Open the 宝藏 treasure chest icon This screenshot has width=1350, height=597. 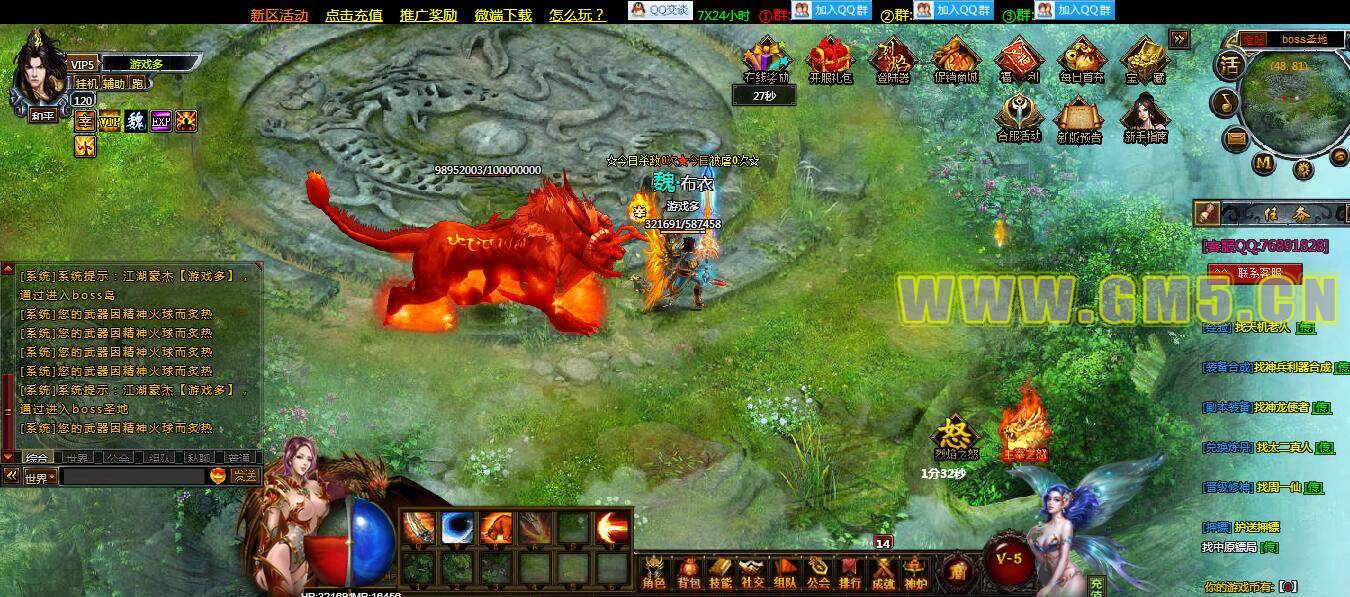pyautogui.click(x=1144, y=60)
